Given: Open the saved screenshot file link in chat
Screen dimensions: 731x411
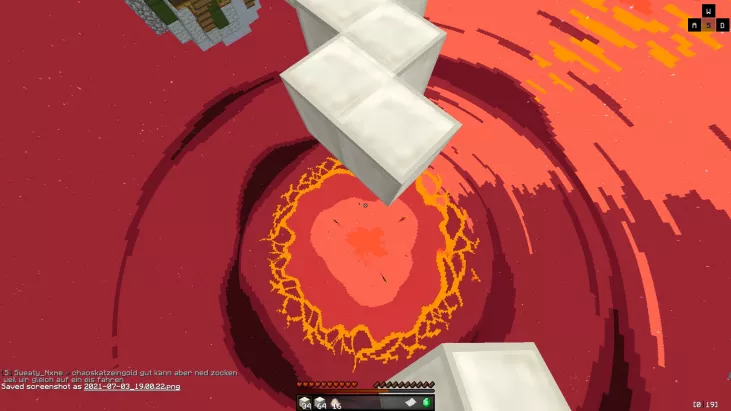Looking at the screenshot, I should [x=133, y=386].
